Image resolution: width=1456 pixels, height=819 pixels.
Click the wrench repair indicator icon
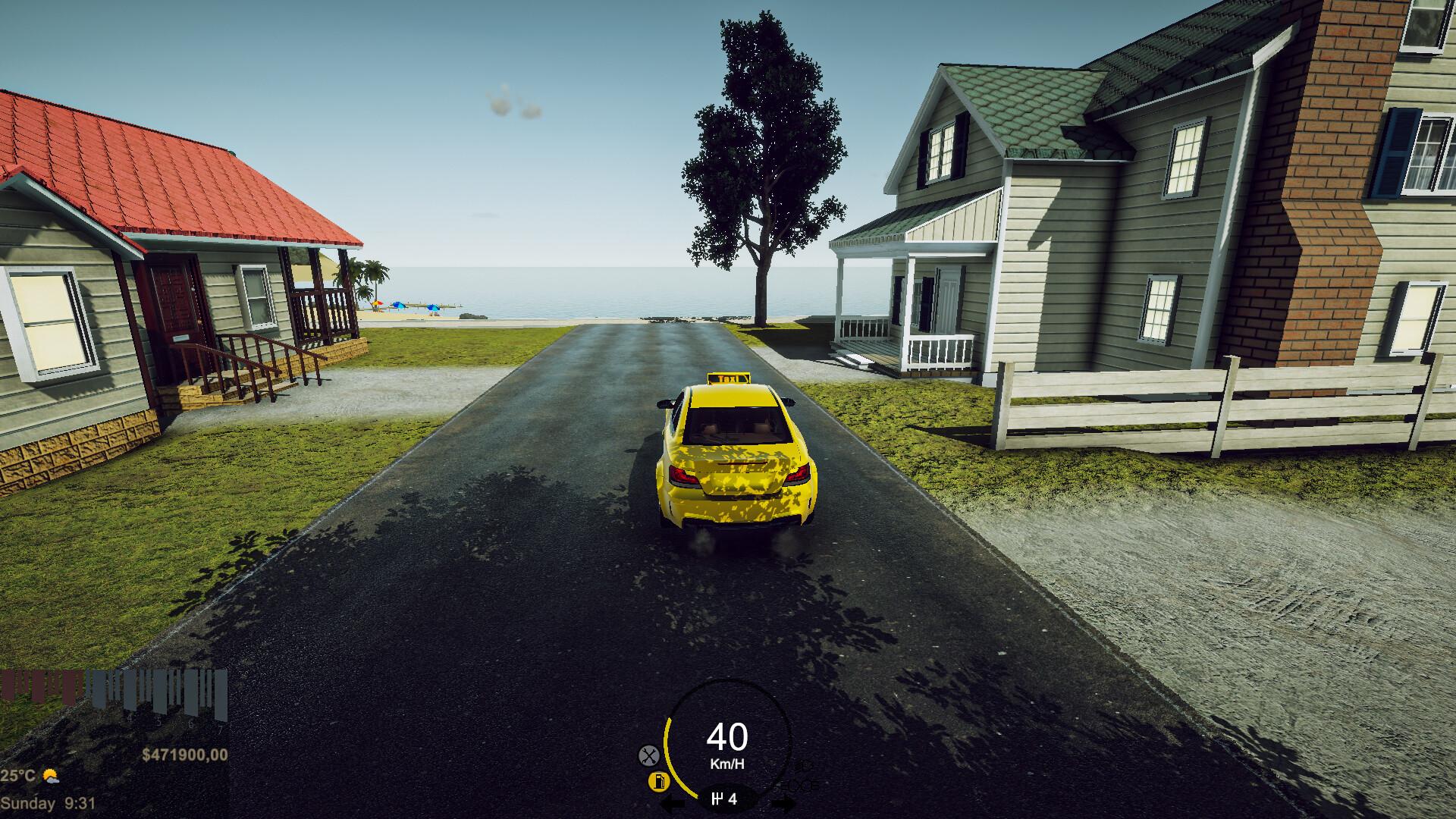[x=648, y=755]
